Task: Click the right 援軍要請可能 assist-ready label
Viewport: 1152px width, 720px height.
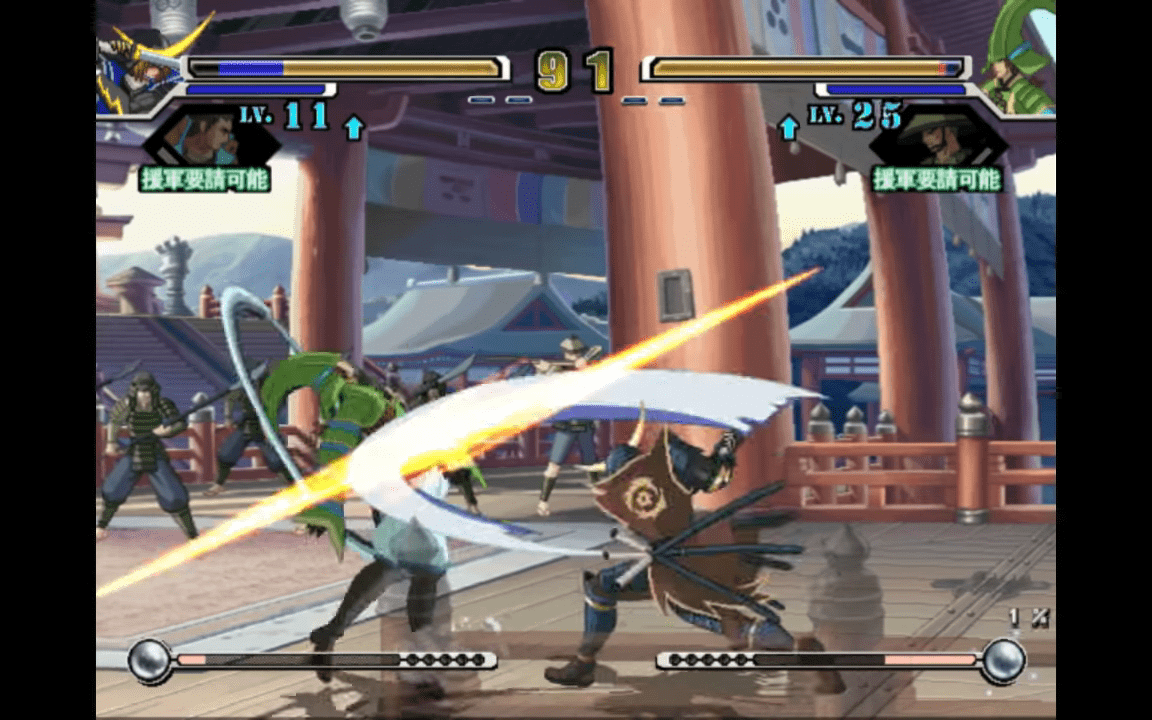Action: pyautogui.click(x=936, y=179)
